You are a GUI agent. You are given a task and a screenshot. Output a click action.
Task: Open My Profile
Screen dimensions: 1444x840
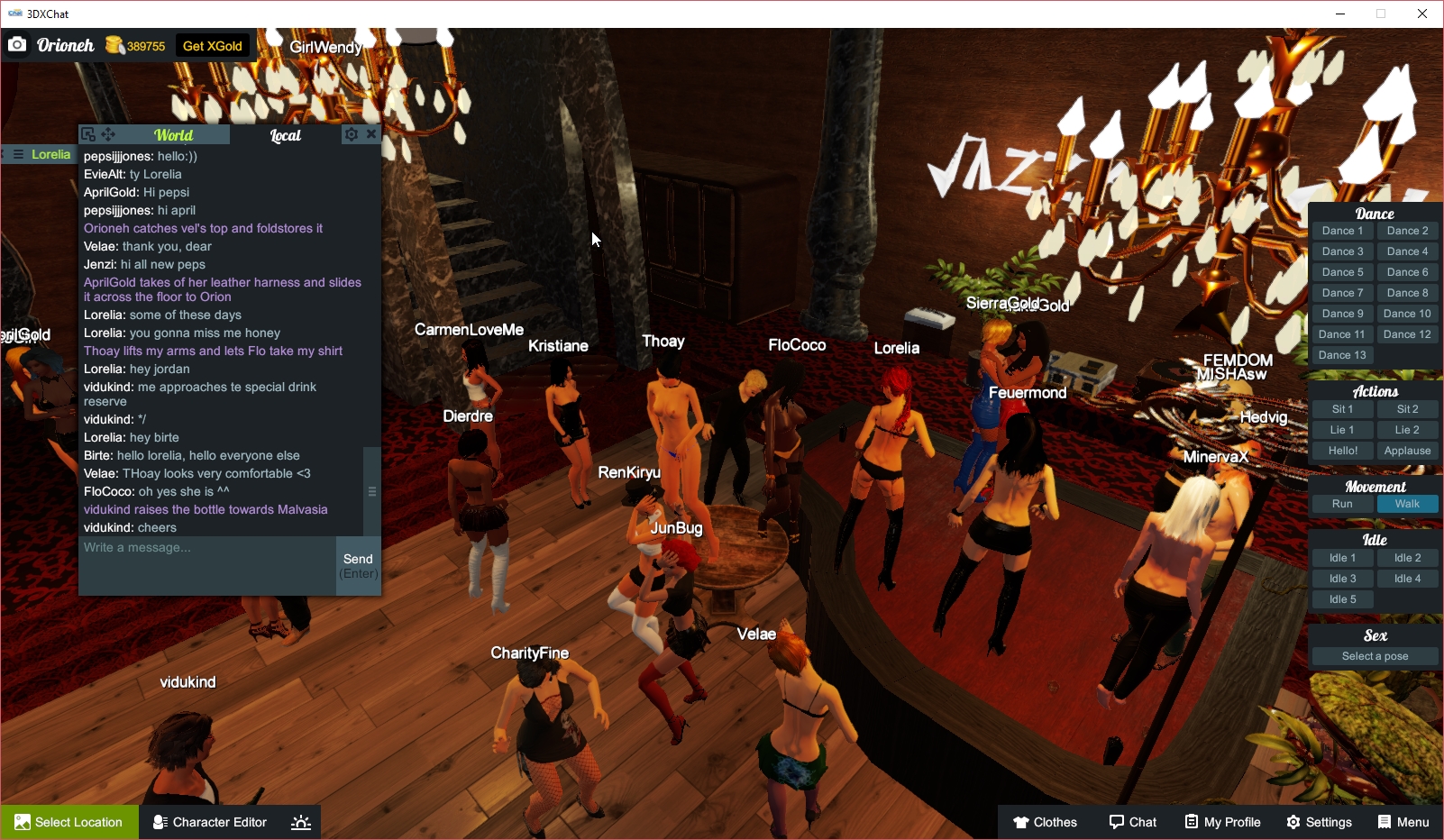1222,822
